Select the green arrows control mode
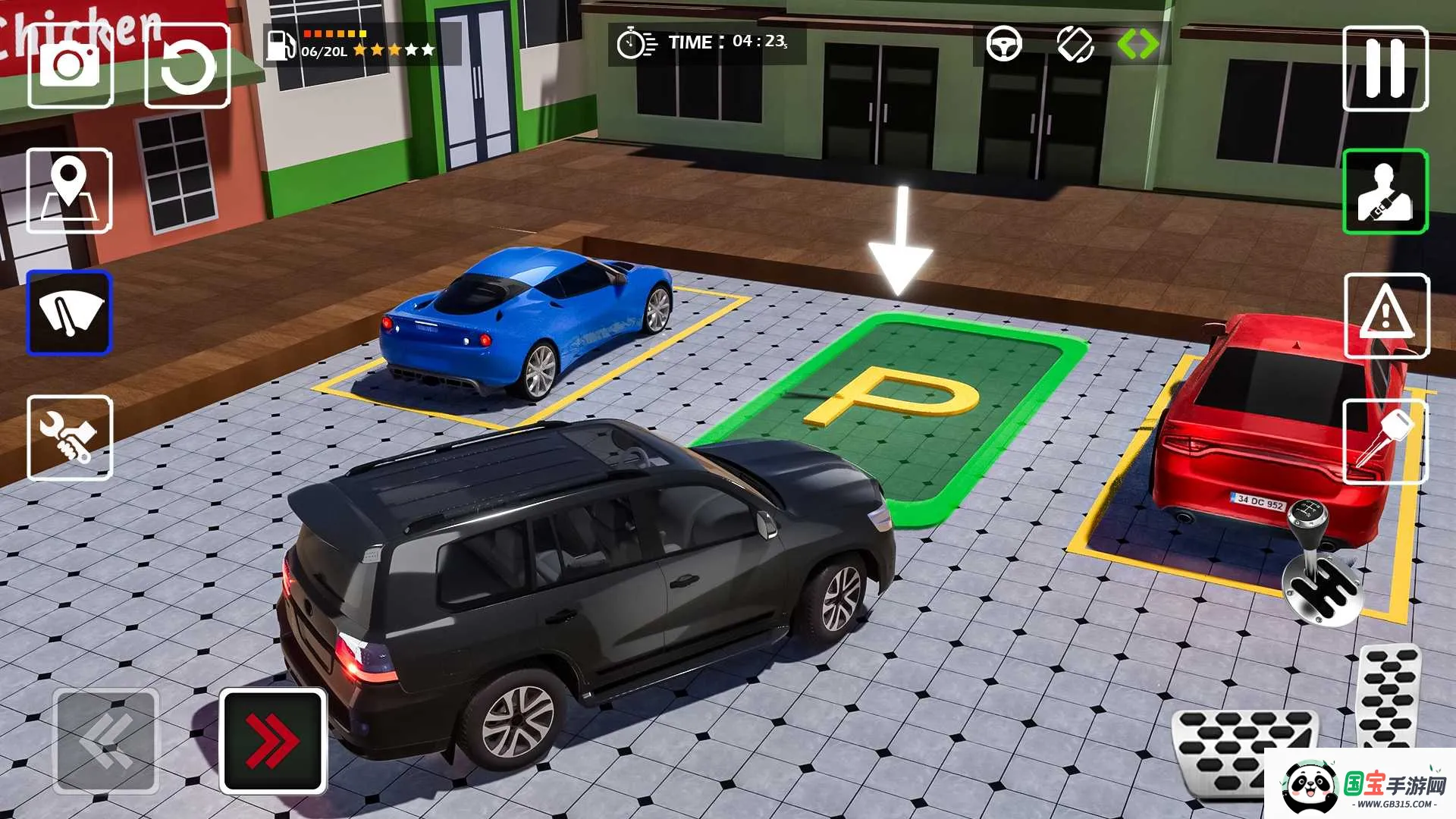Viewport: 1456px width, 819px height. [1137, 44]
